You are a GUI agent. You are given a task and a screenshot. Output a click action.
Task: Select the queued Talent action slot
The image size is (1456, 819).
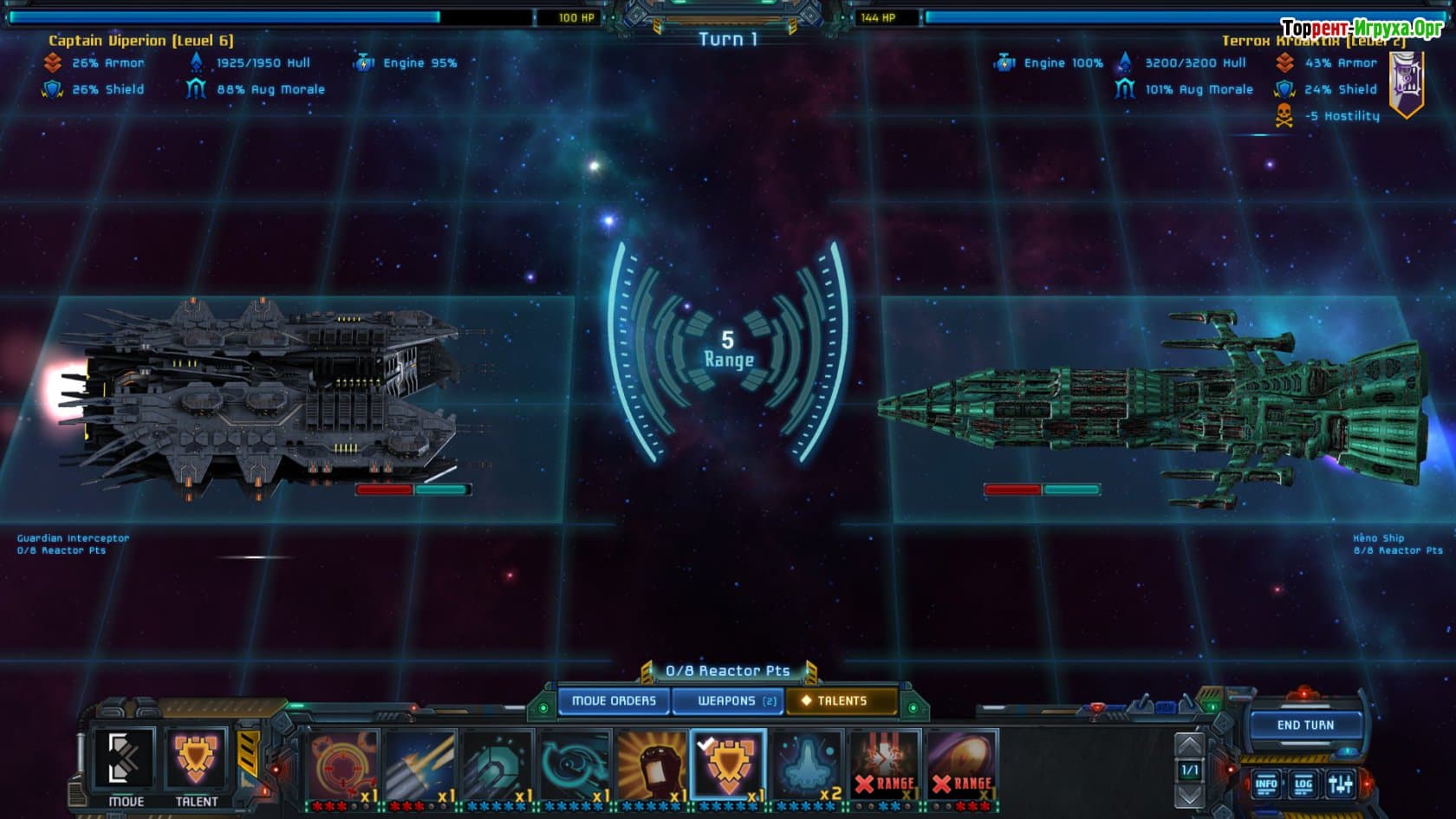197,763
